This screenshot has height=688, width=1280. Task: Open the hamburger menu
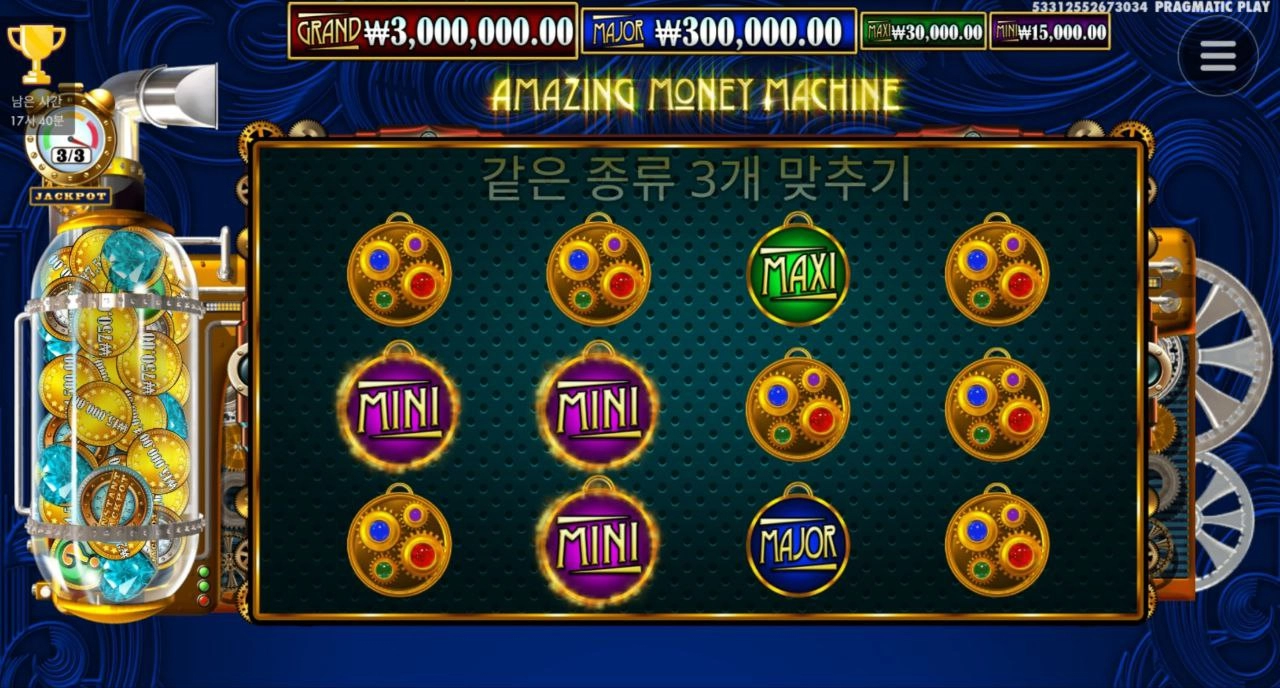click(x=1217, y=56)
